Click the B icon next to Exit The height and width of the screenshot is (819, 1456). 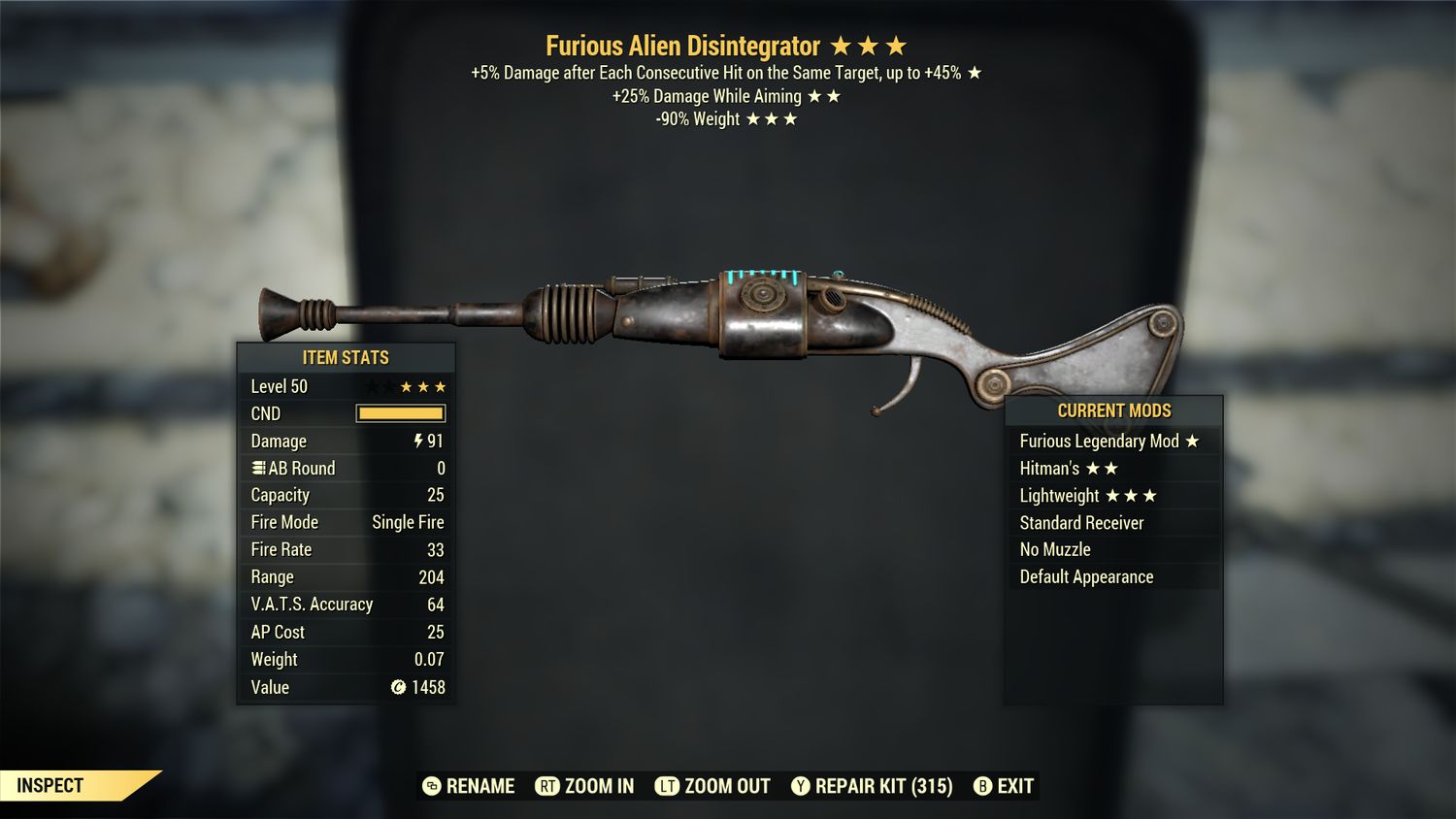tap(981, 786)
